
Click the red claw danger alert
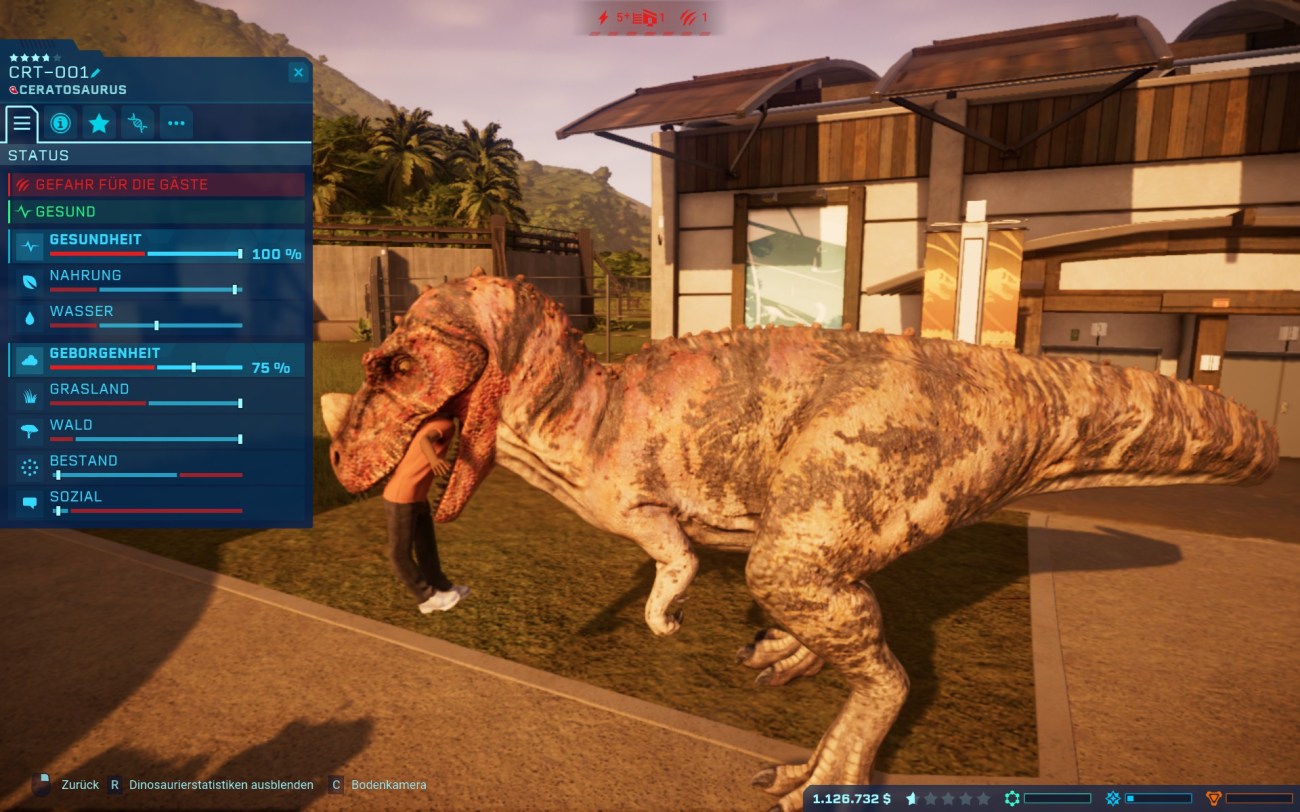[x=688, y=18]
